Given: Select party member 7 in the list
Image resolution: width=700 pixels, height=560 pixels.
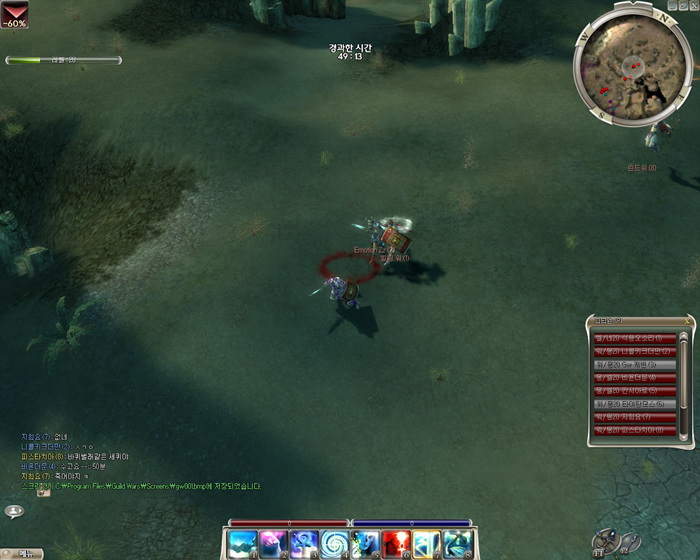Looking at the screenshot, I should tap(635, 417).
